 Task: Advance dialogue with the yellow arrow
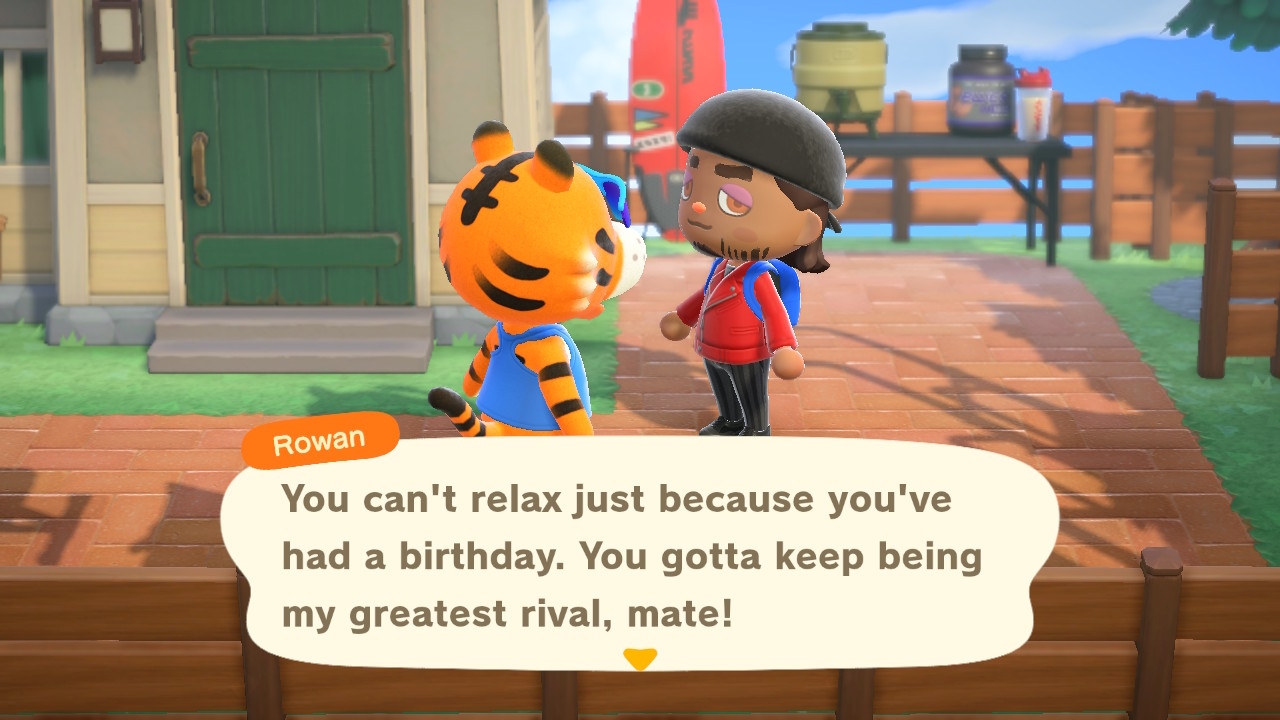coord(640,659)
